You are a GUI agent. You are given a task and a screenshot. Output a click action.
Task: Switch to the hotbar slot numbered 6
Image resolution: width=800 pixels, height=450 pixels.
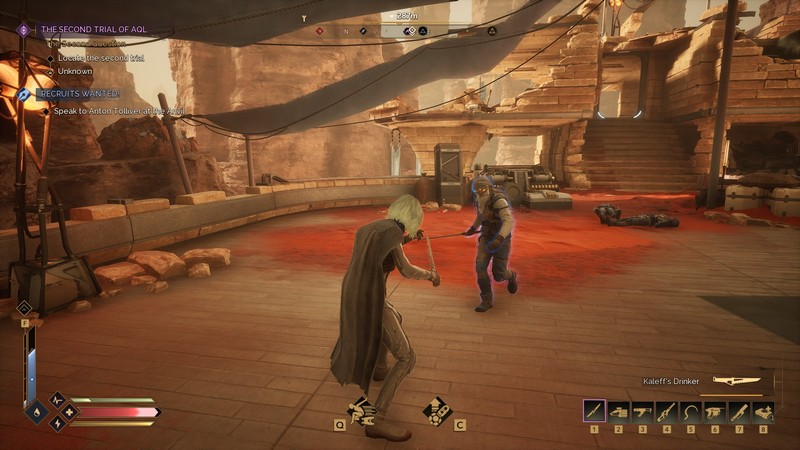pyautogui.click(x=714, y=411)
